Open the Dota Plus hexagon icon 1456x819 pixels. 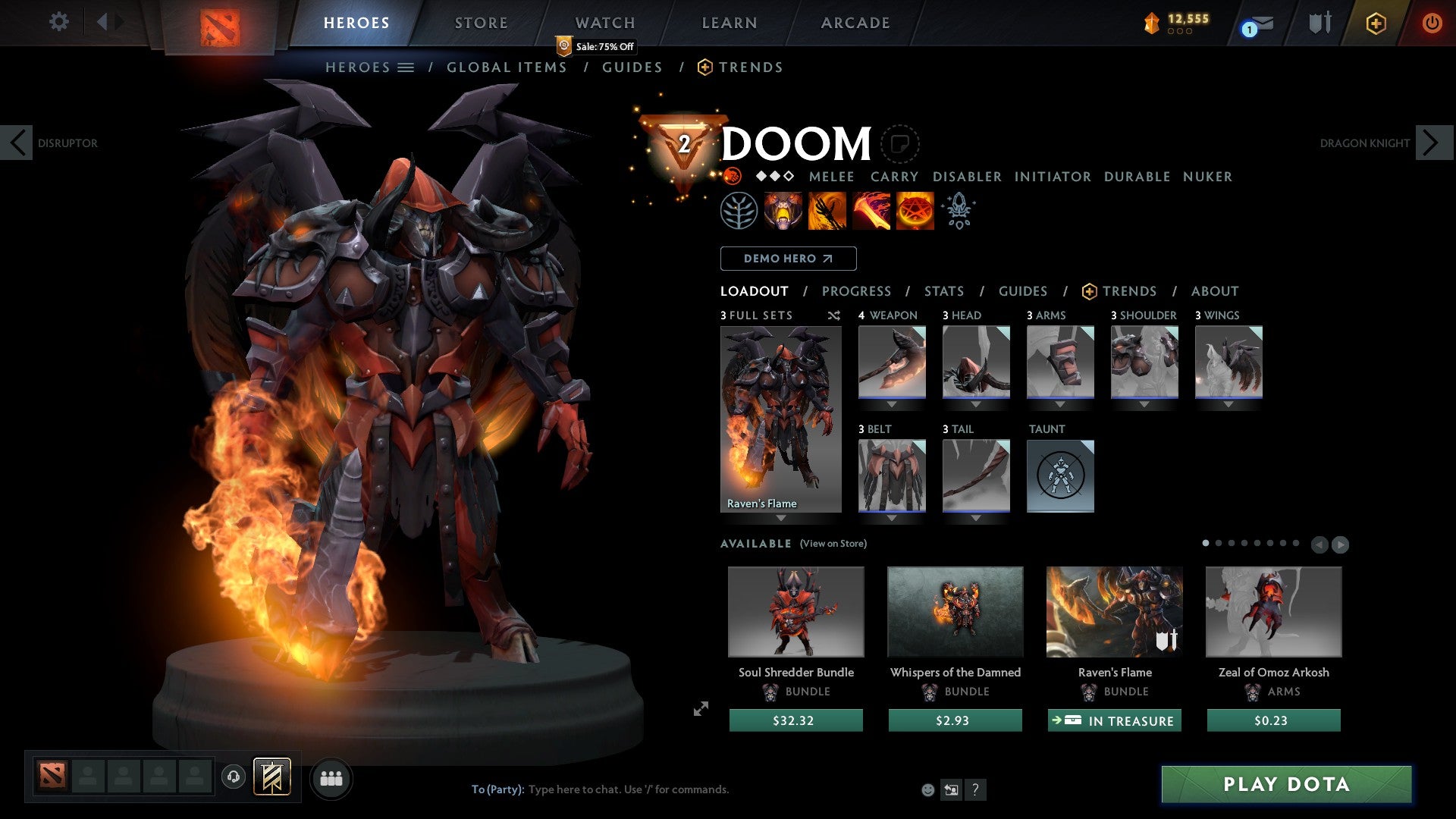coord(1375,23)
